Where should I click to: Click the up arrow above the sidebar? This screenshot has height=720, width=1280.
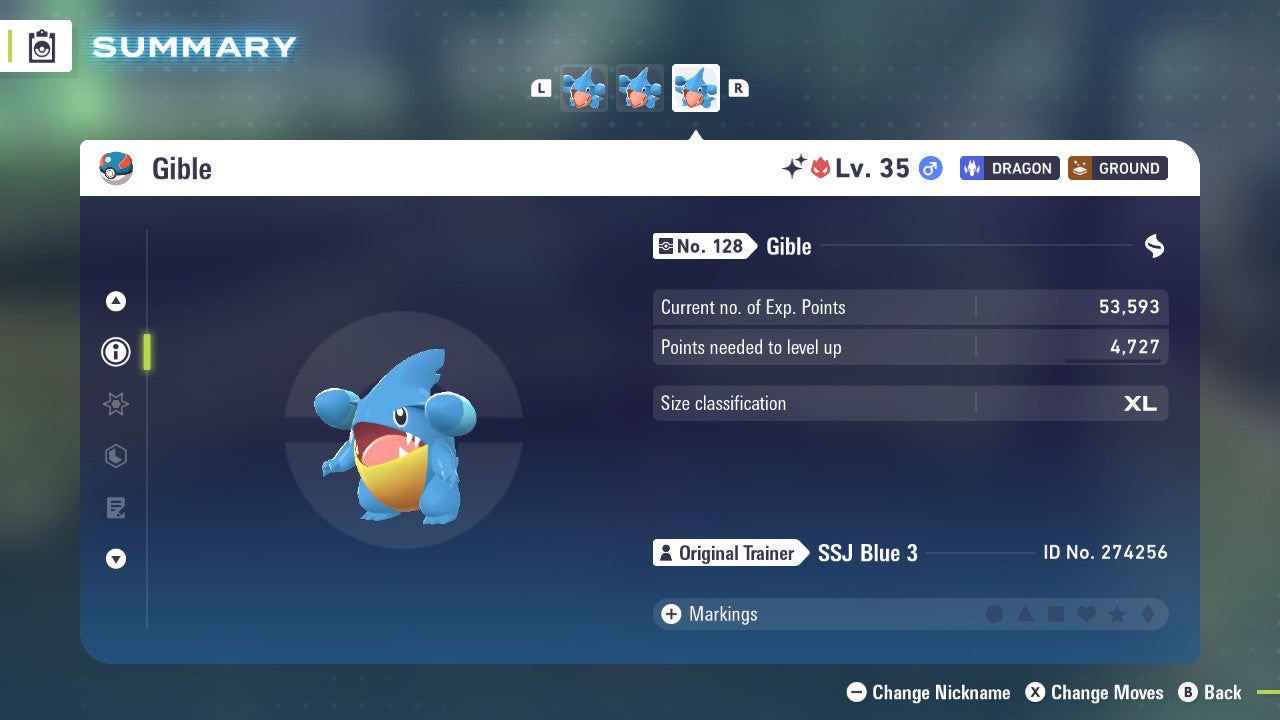(115, 300)
